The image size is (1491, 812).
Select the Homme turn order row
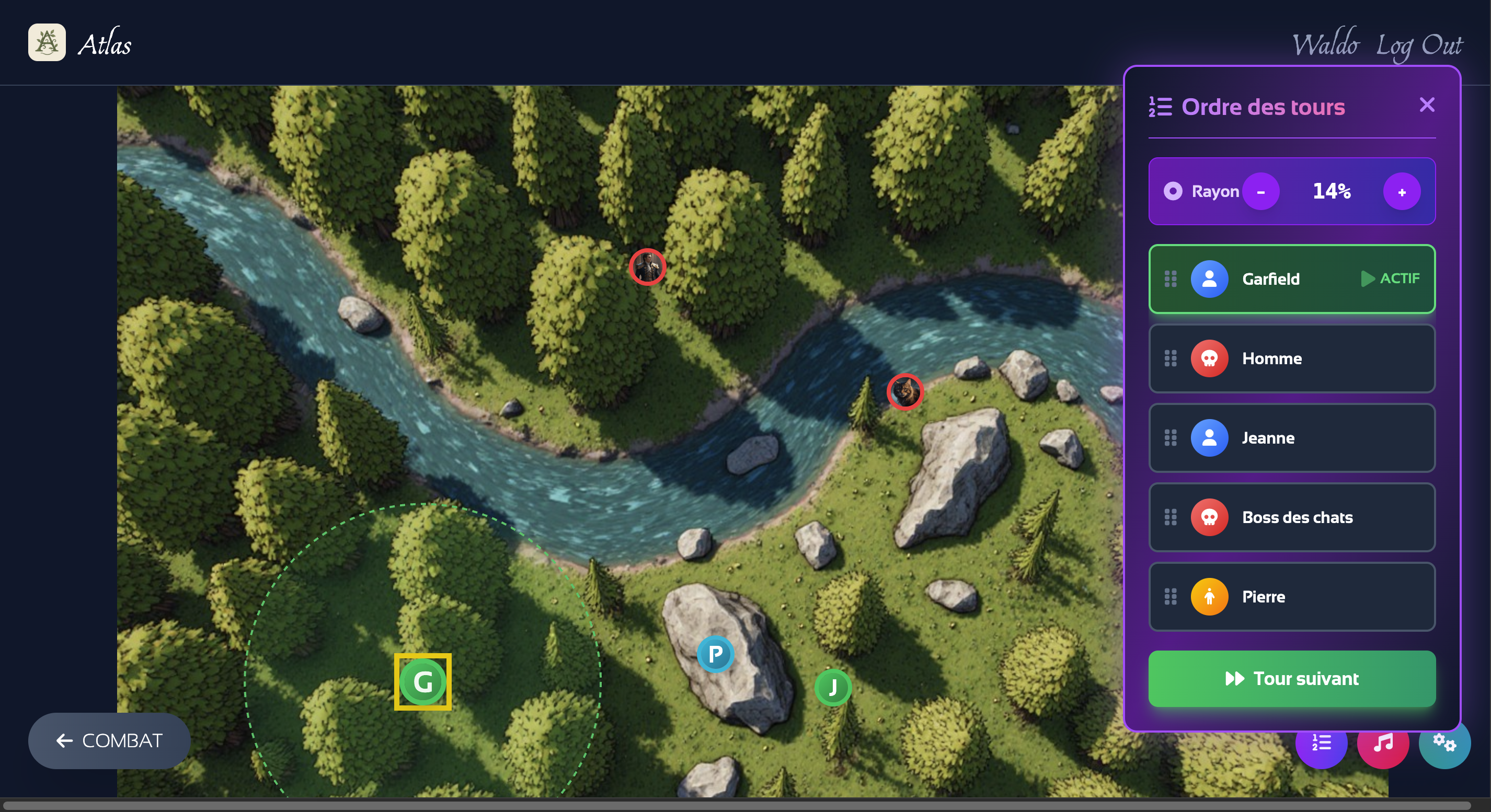click(1291, 358)
